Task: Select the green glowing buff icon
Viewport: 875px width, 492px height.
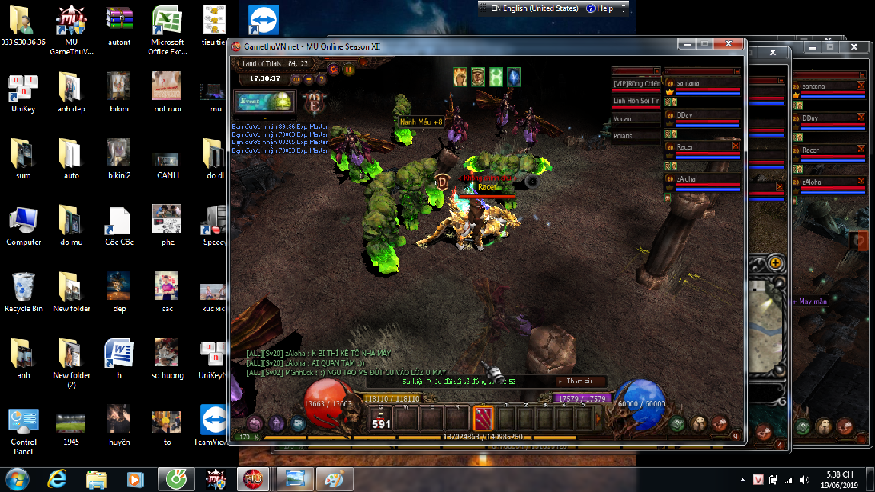Action: (x=496, y=76)
